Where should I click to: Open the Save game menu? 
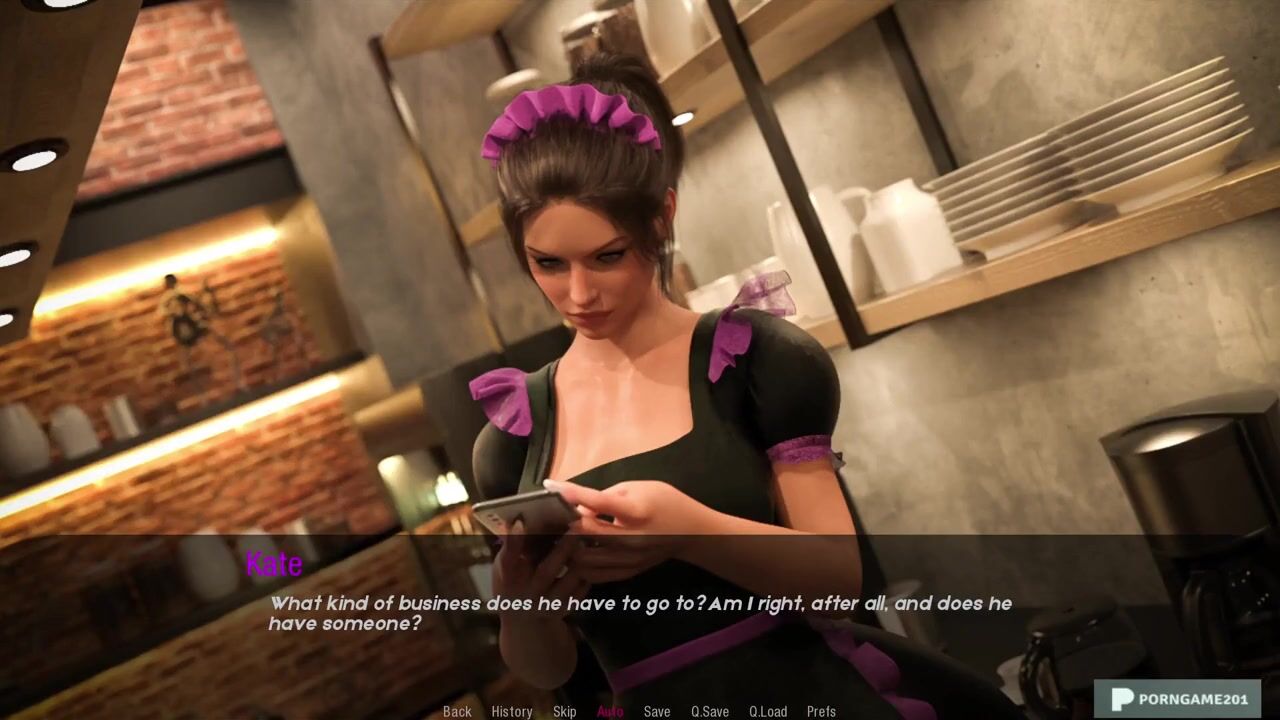pyautogui.click(x=657, y=711)
